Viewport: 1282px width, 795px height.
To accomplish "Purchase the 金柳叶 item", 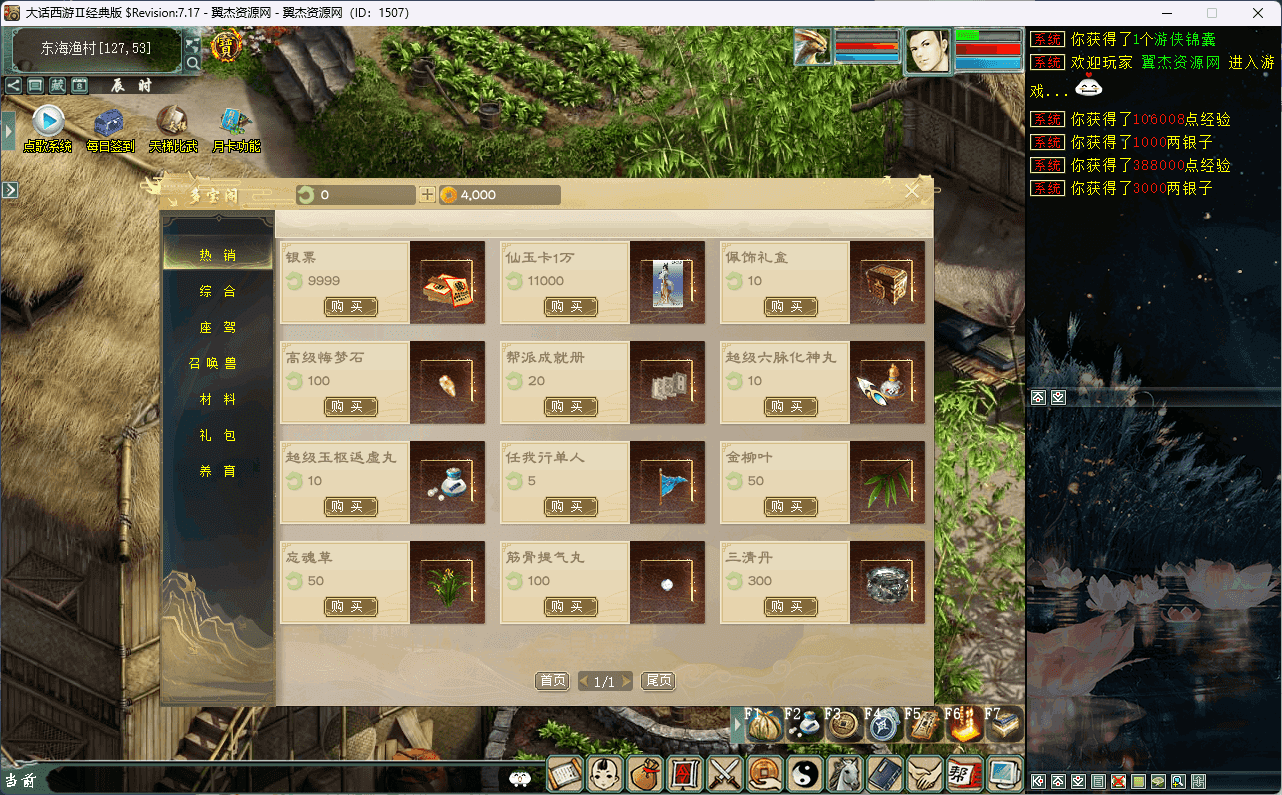I will point(791,507).
